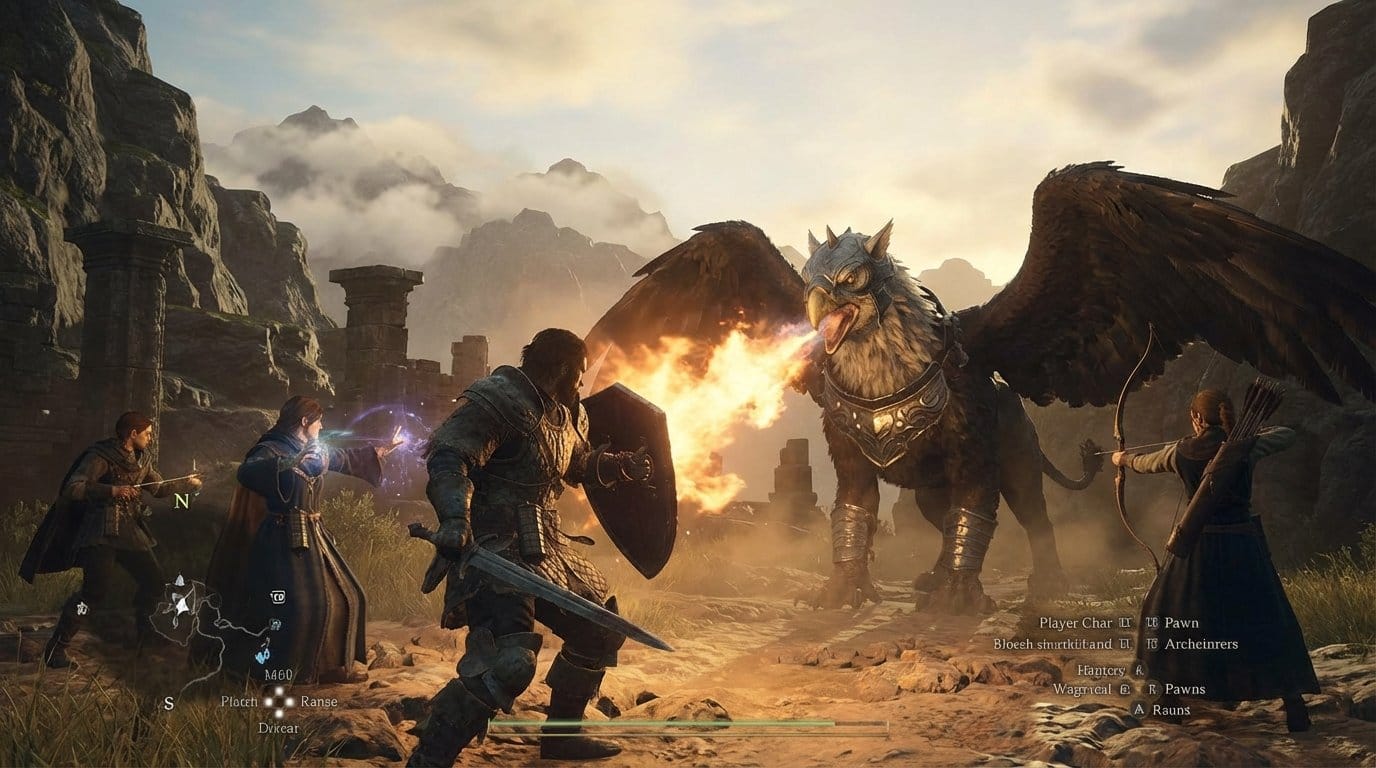Select the LB Archeinrers command prompt
The height and width of the screenshot is (768, 1376).
click(x=1153, y=643)
